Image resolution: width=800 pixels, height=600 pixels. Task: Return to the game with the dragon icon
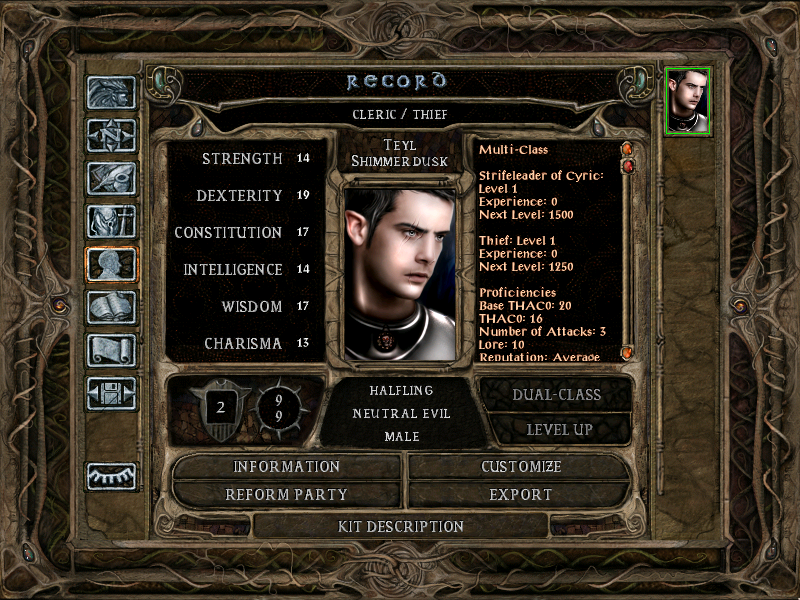point(111,92)
